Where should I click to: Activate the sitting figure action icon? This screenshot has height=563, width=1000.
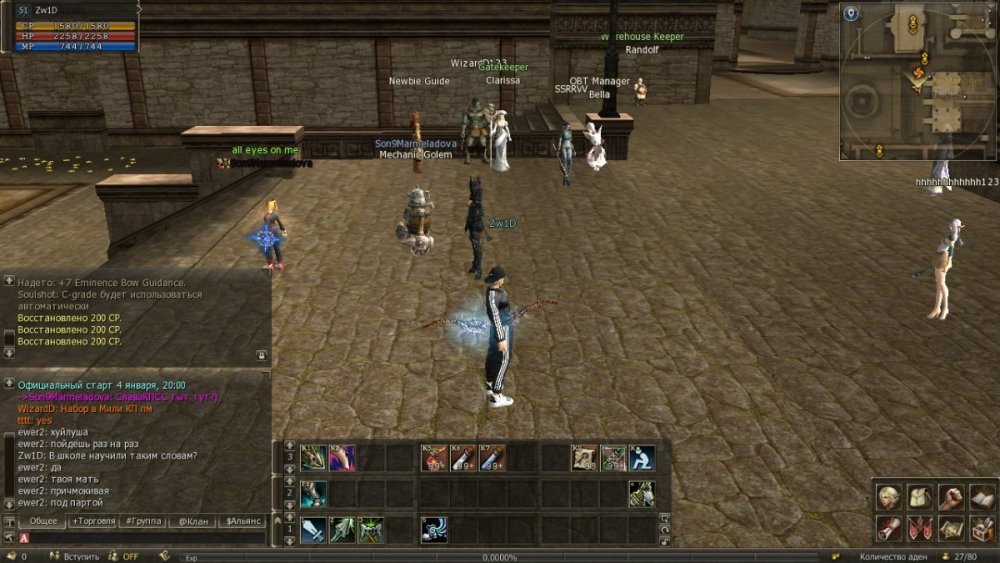641,458
